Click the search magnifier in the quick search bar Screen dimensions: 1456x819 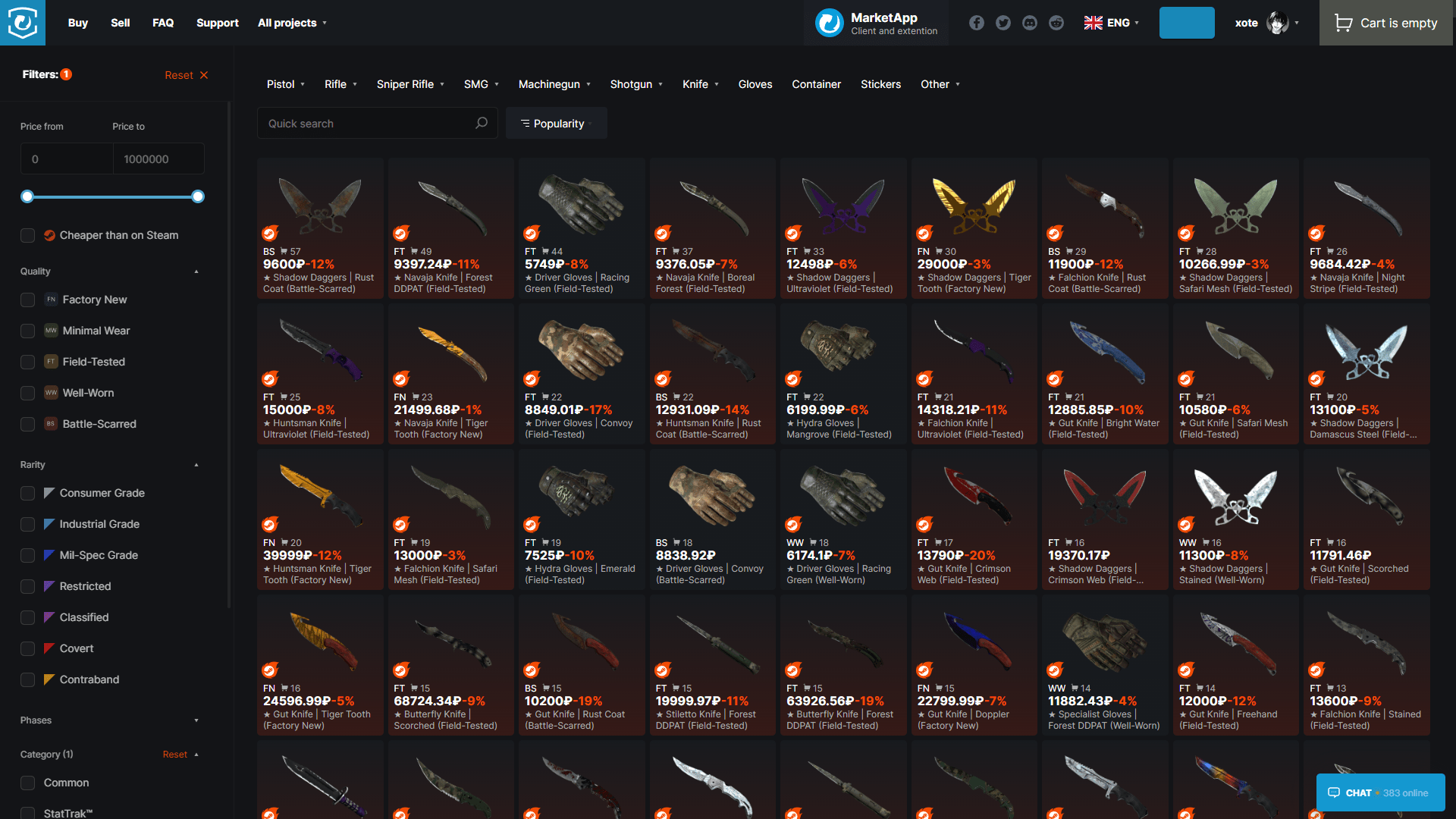tap(482, 123)
